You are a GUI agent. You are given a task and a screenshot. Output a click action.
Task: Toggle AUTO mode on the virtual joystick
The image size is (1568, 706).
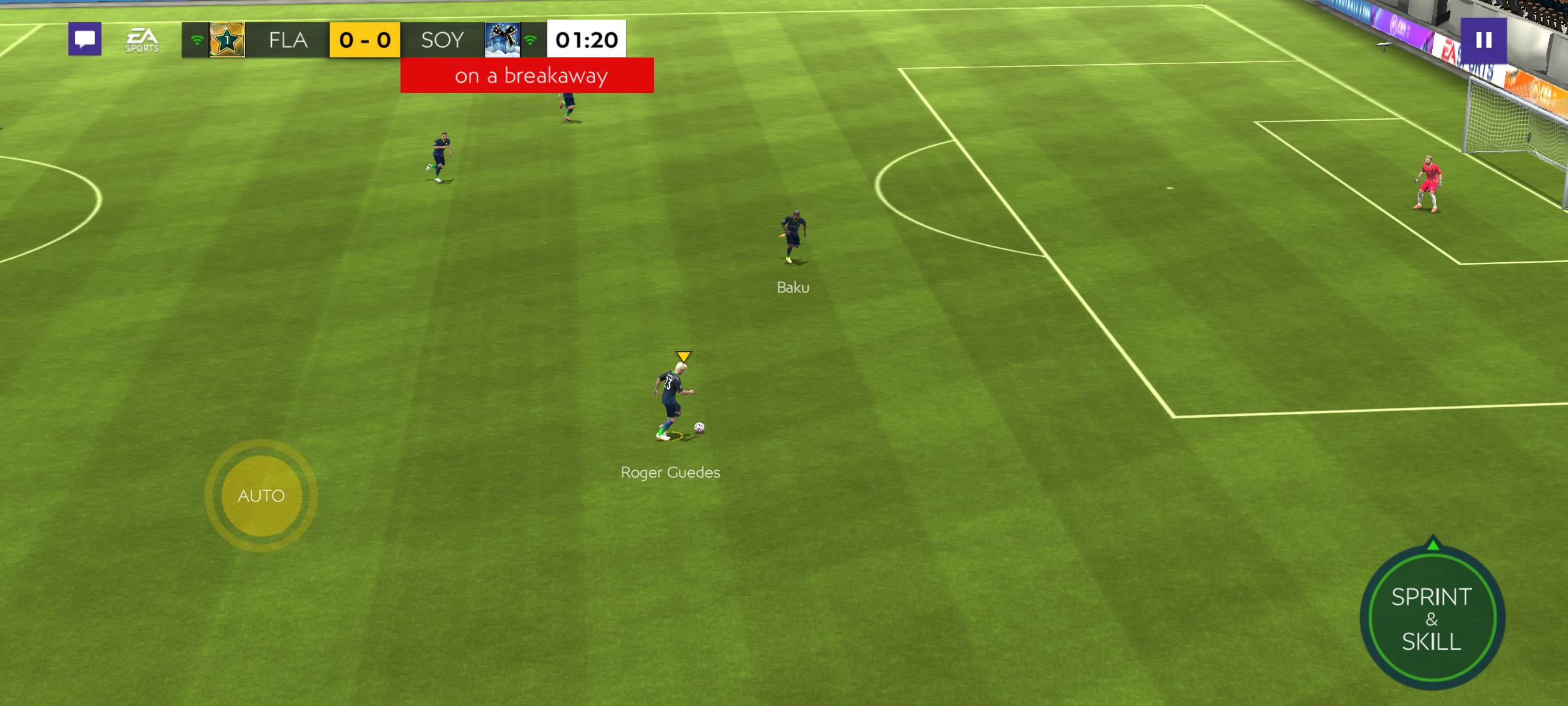click(262, 496)
